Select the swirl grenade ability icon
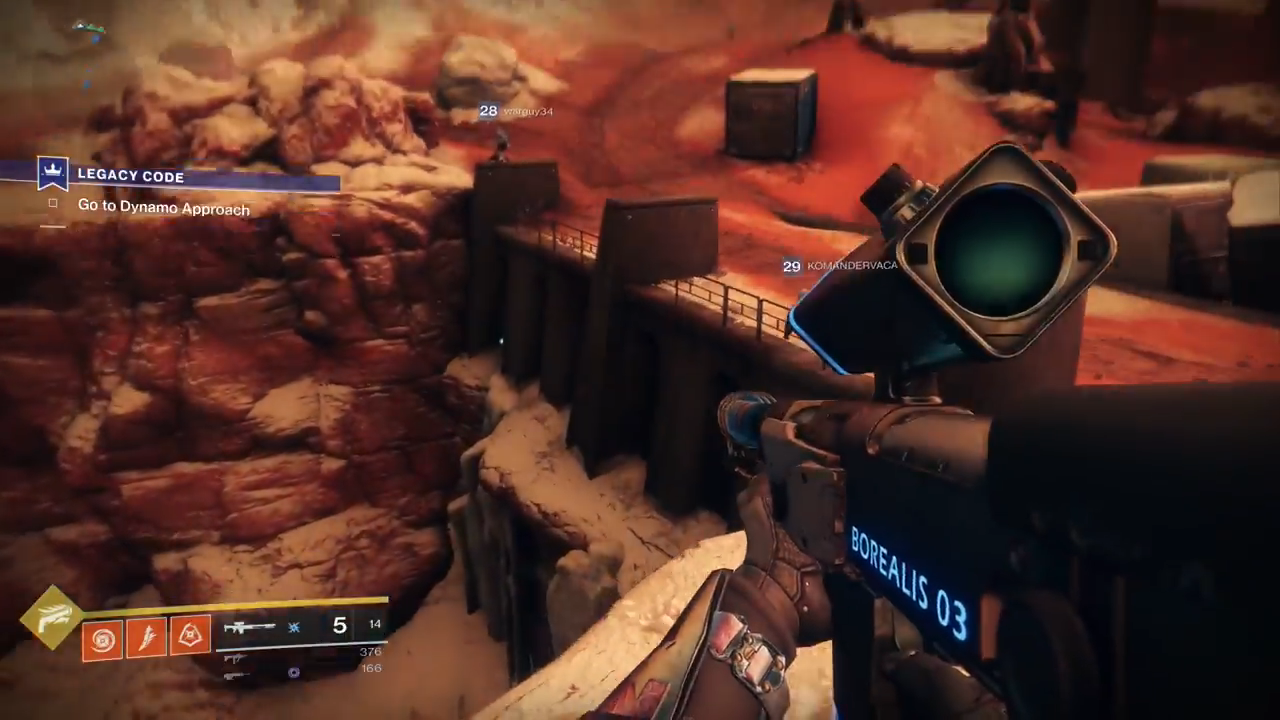 click(102, 638)
